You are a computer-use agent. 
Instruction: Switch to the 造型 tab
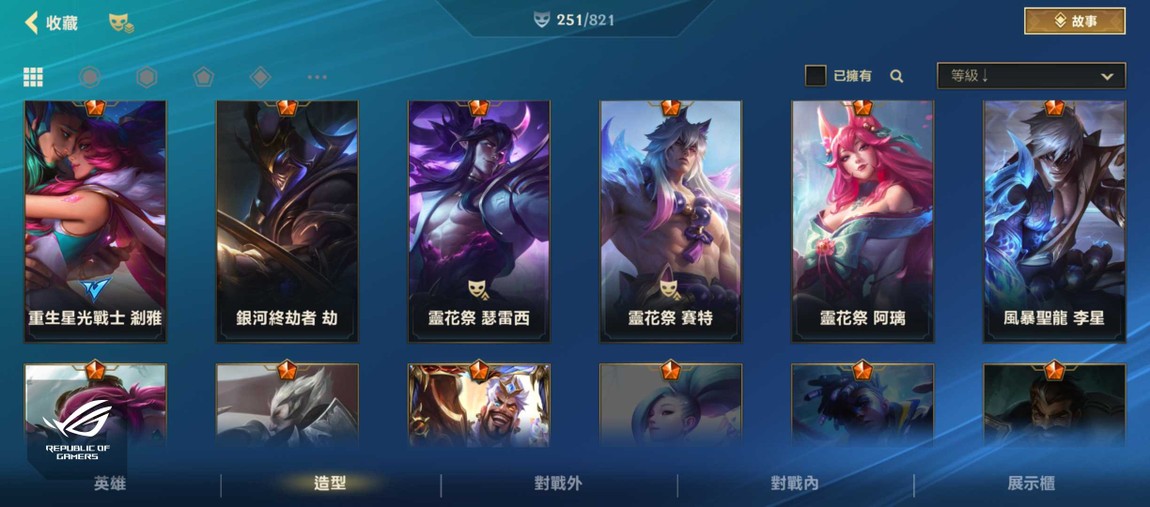[330, 484]
